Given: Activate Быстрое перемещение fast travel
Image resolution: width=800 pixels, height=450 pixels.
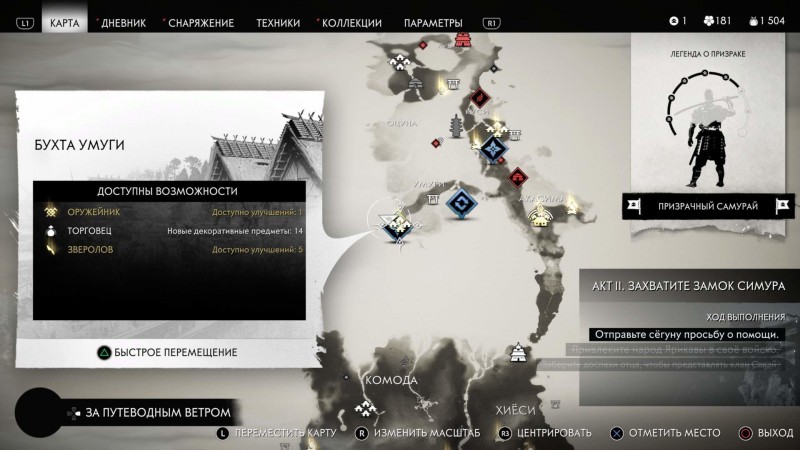Looking at the screenshot, I should 166,352.
